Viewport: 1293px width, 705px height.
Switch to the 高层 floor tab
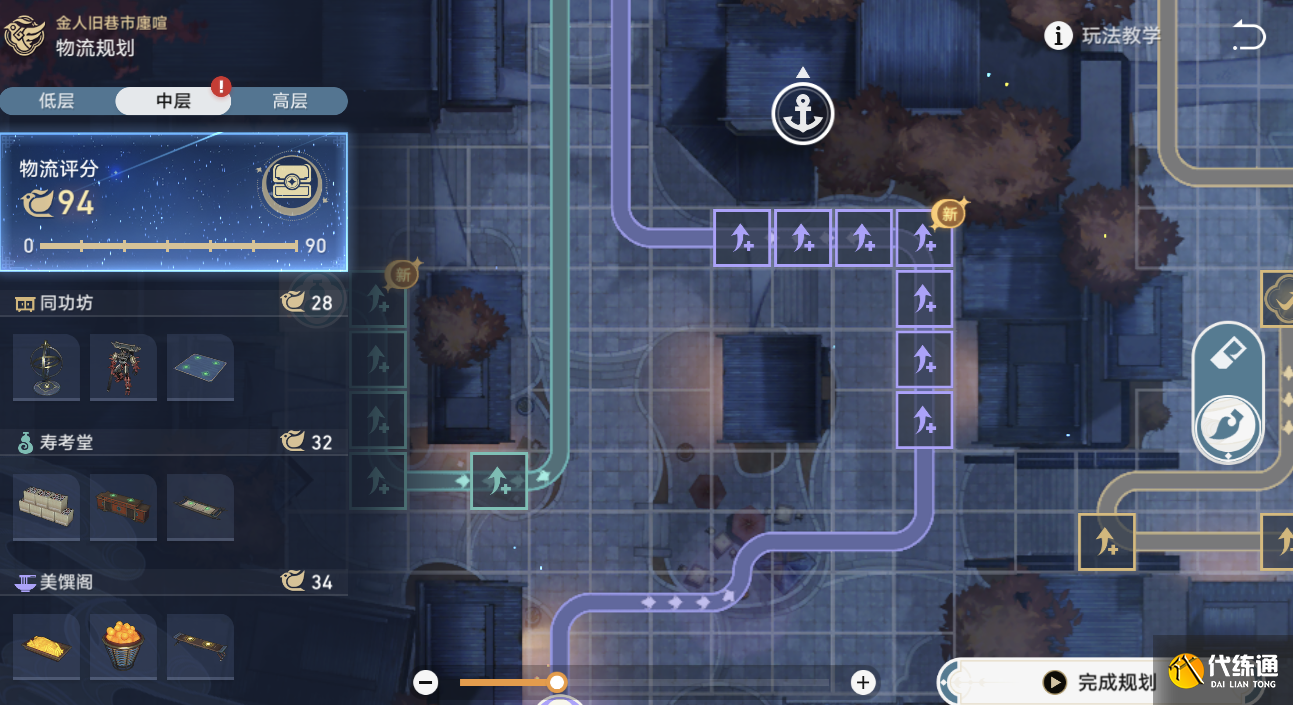coord(290,101)
